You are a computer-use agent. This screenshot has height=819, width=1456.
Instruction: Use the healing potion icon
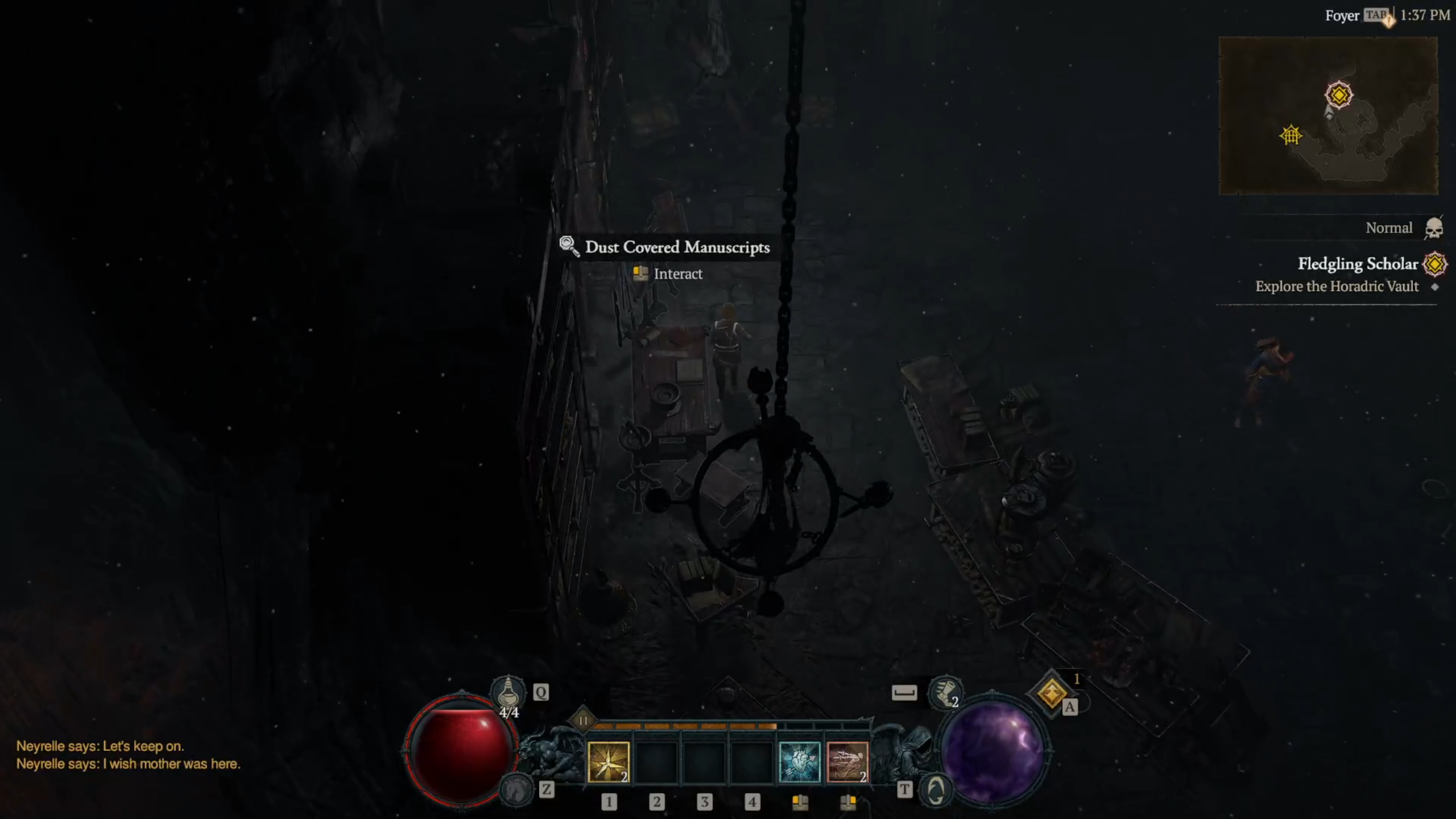(508, 693)
